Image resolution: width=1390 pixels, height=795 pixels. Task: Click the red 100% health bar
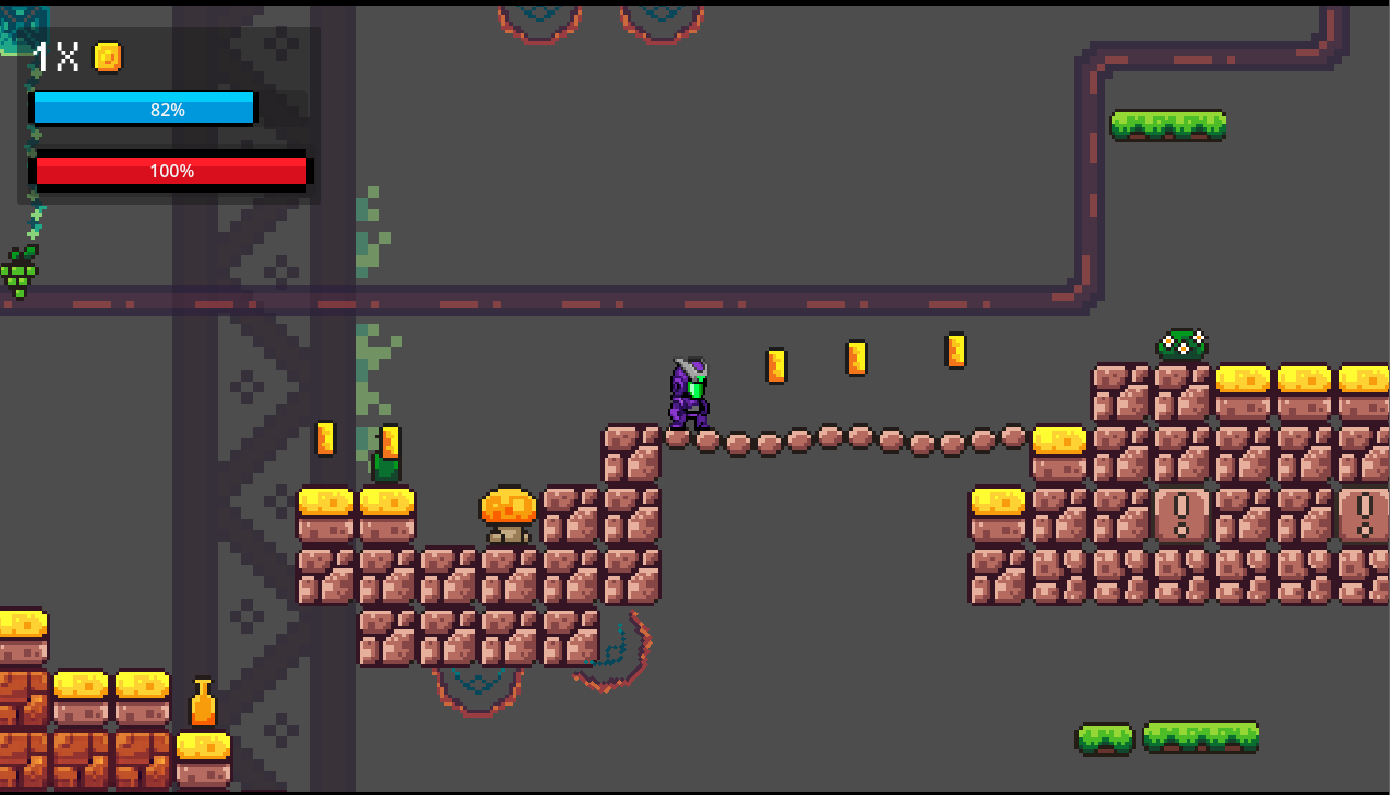click(x=171, y=170)
